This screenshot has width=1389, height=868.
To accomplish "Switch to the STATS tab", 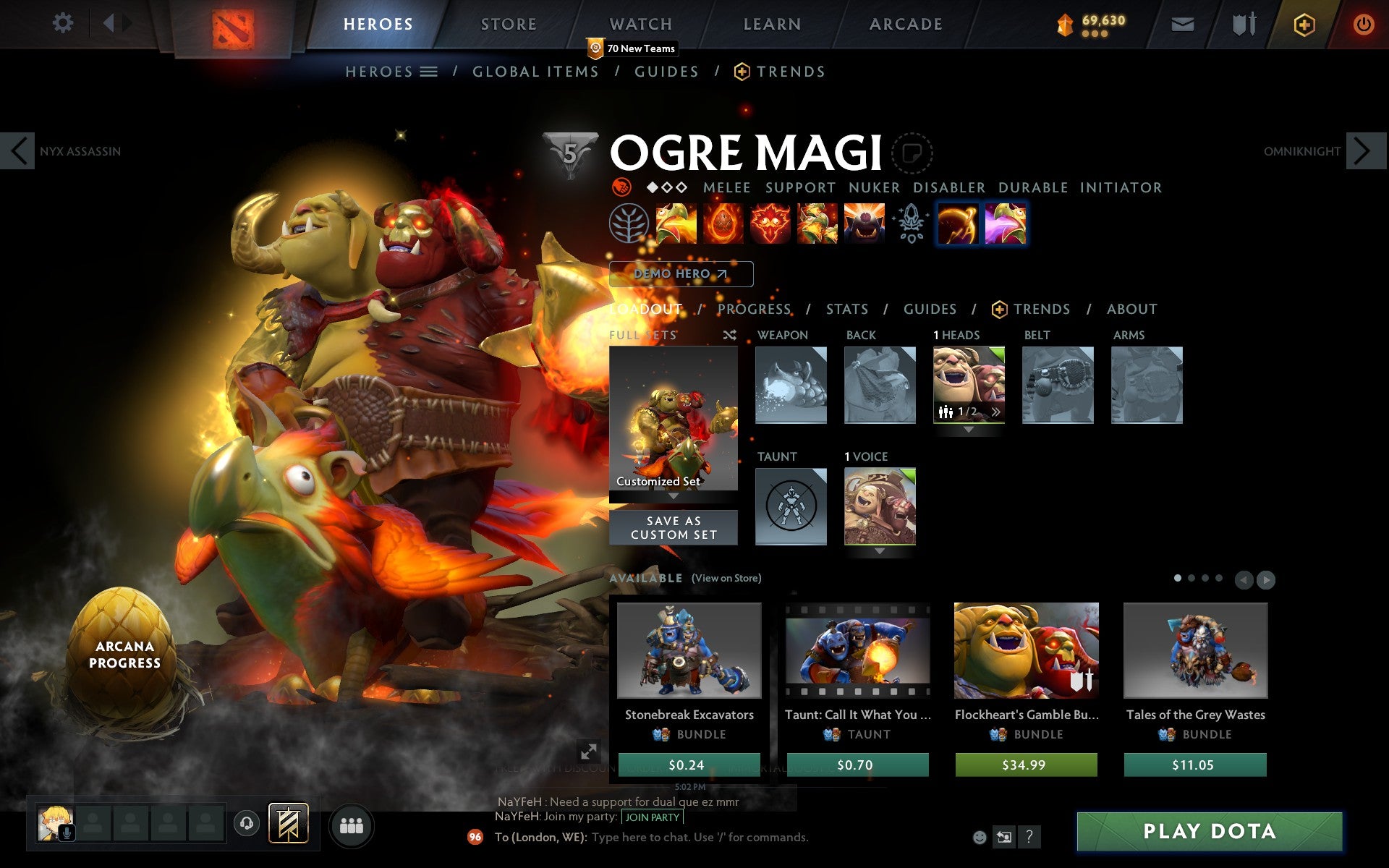I will coord(846,310).
